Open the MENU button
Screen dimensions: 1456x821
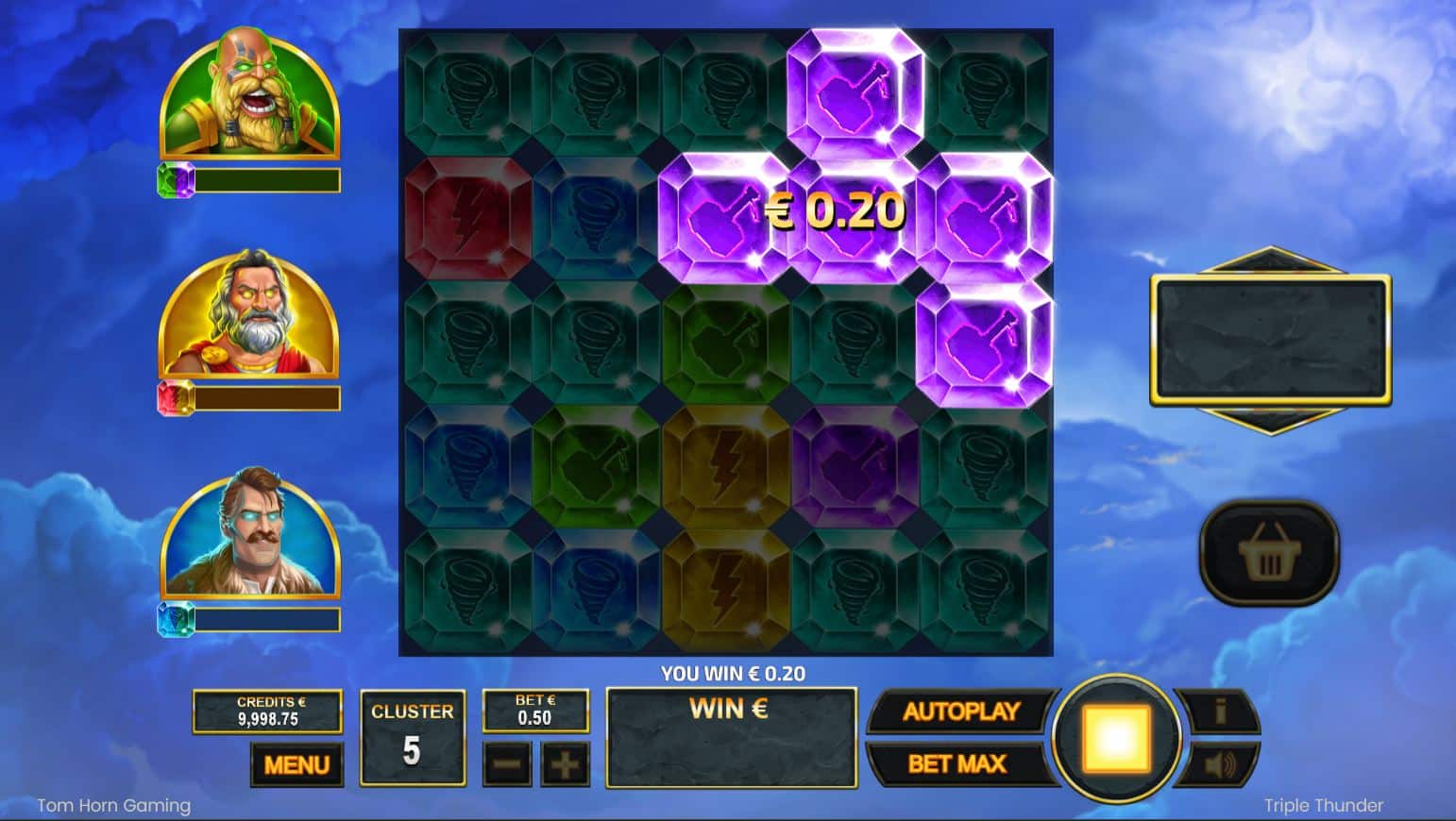(296, 764)
